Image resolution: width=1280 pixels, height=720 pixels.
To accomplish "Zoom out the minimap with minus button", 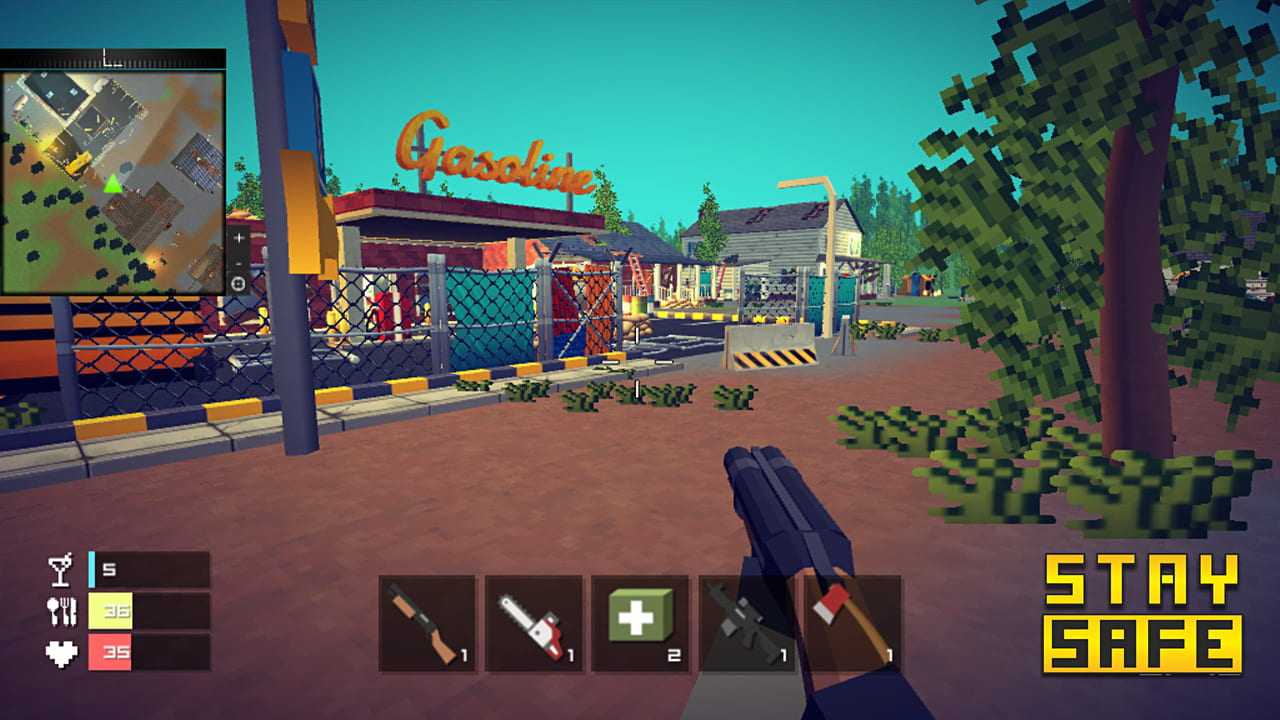I will pos(238,262).
